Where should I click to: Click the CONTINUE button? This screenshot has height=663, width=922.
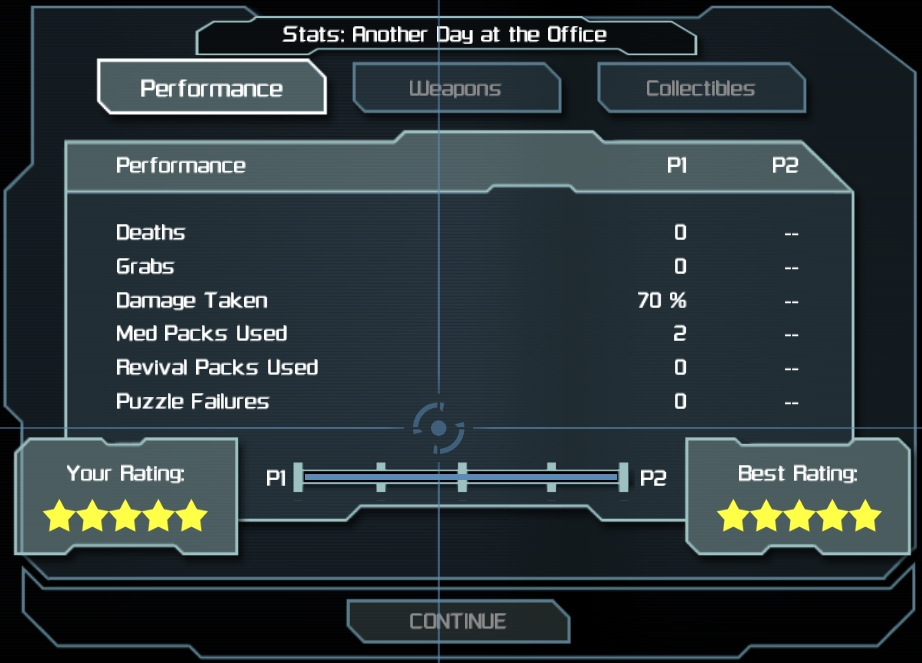point(457,621)
